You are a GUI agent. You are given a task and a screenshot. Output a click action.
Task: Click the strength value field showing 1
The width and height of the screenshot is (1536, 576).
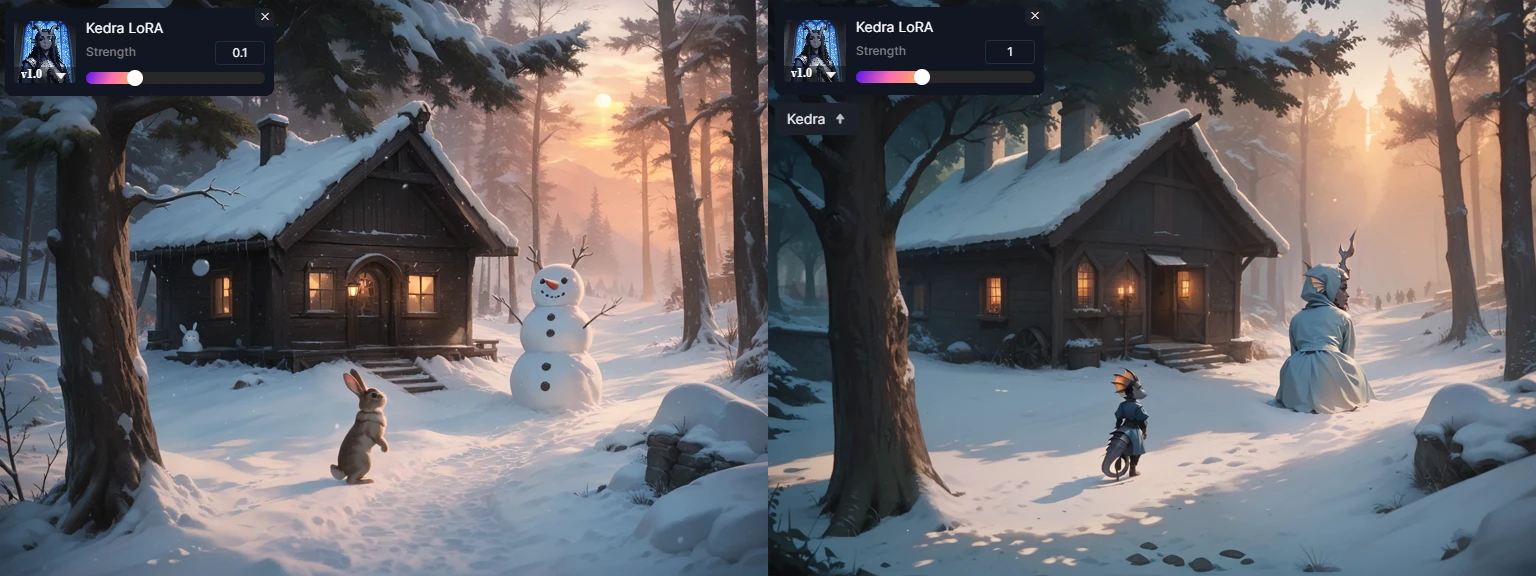tap(1010, 52)
